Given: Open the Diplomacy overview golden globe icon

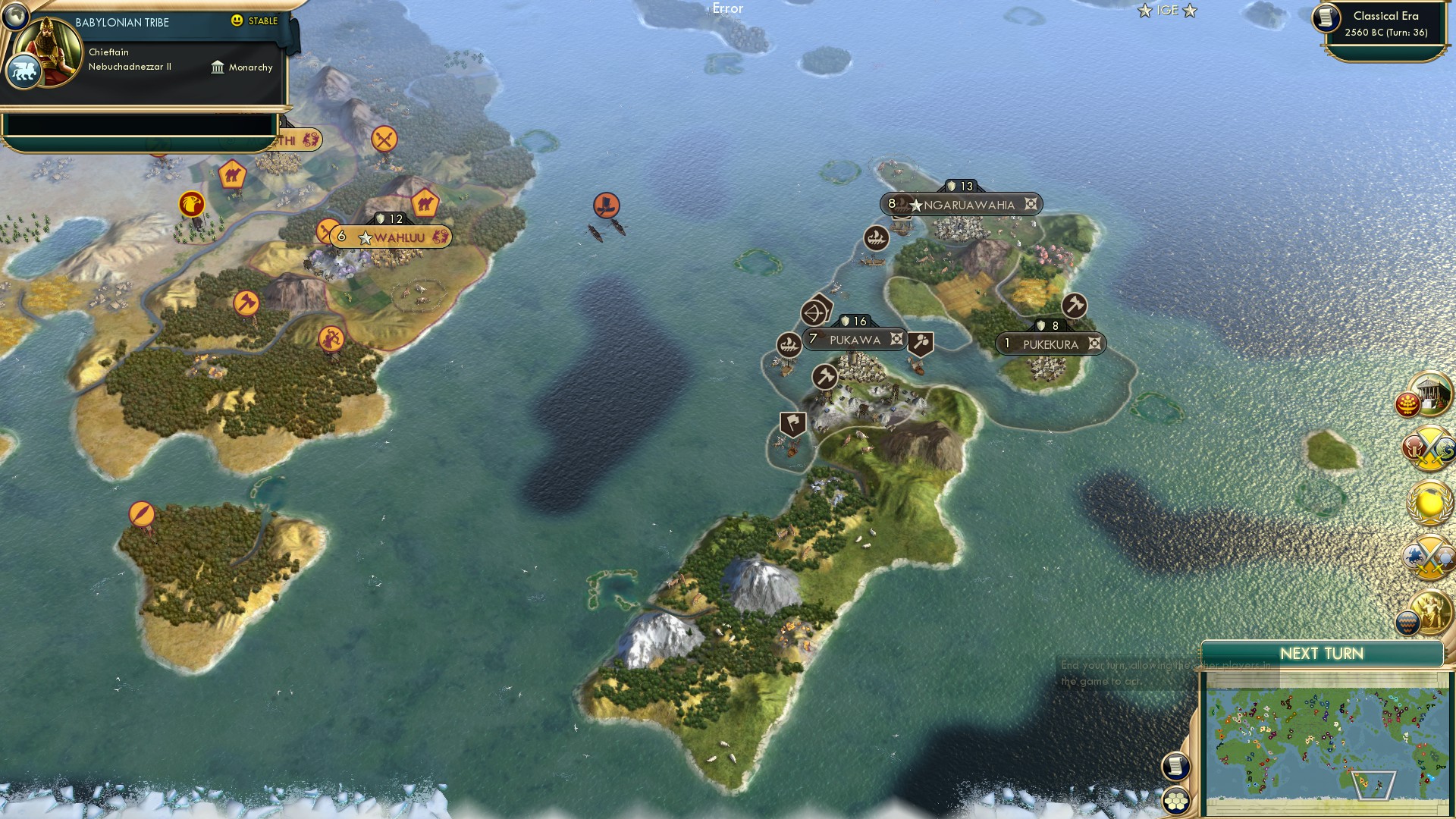Looking at the screenshot, I should click(1429, 500).
